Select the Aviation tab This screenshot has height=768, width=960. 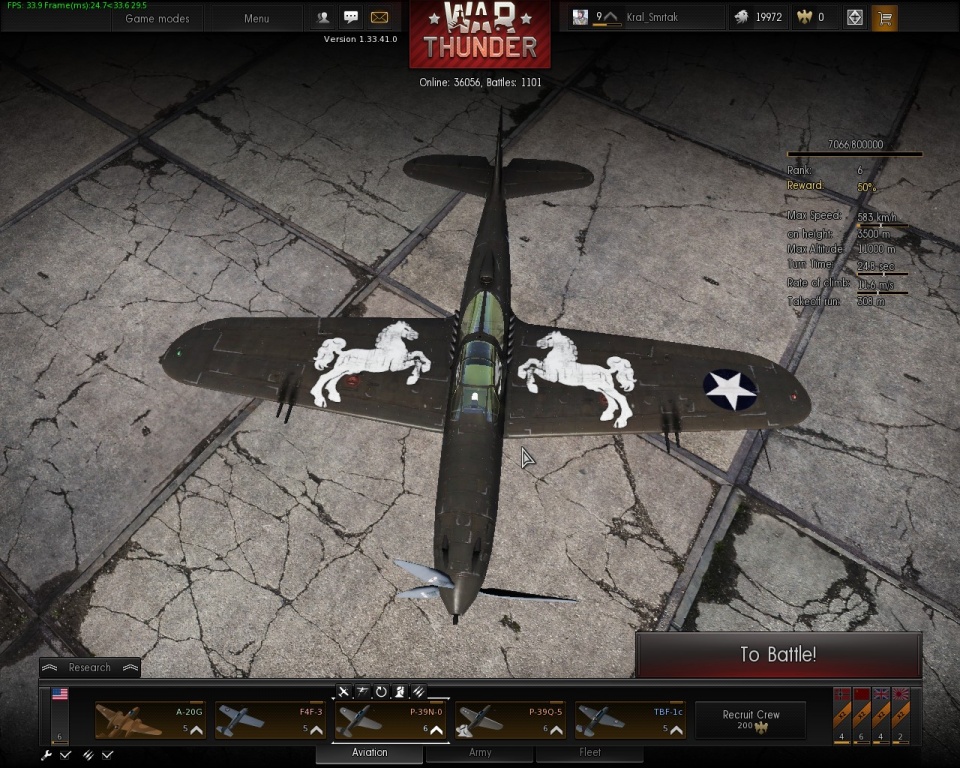(x=370, y=752)
